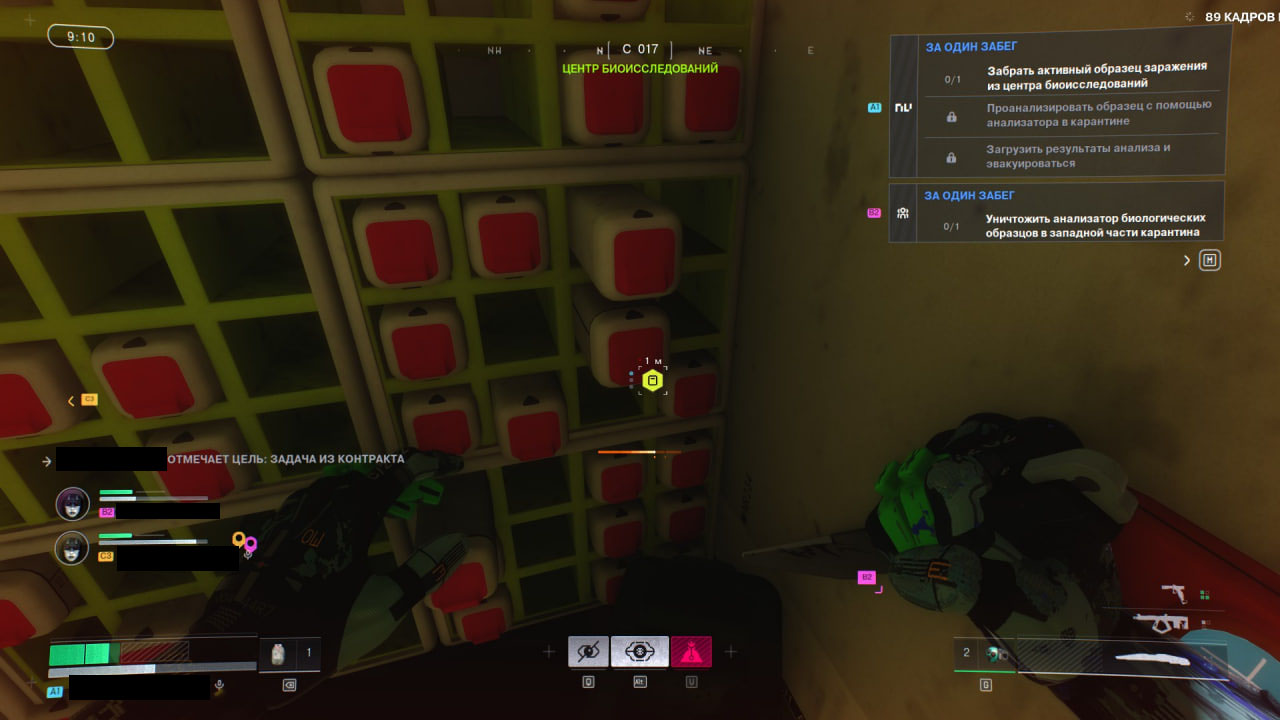The width and height of the screenshot is (1280, 720).
Task: Click the C3 teammate's portrait
Action: (x=72, y=548)
